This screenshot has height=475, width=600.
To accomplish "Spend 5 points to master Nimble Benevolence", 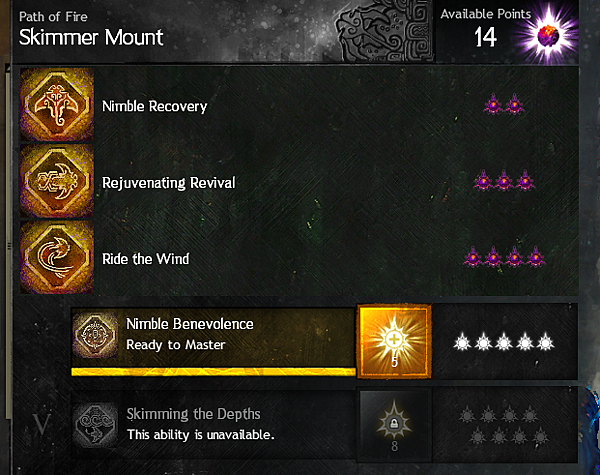I will pos(394,340).
